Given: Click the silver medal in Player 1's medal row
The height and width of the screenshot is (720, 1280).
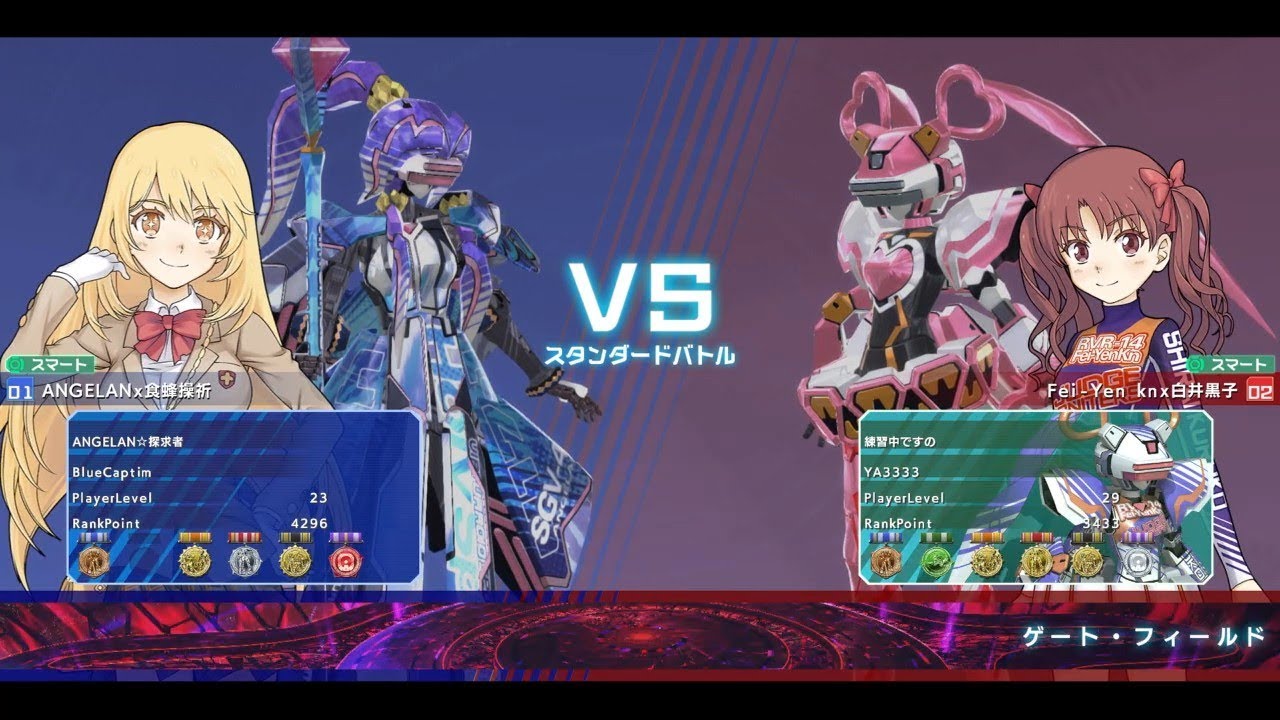Looking at the screenshot, I should click(x=246, y=560).
